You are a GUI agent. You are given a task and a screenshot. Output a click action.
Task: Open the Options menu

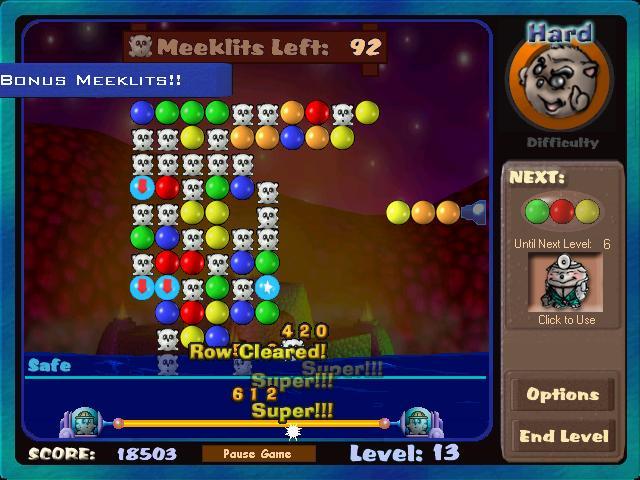[562, 394]
